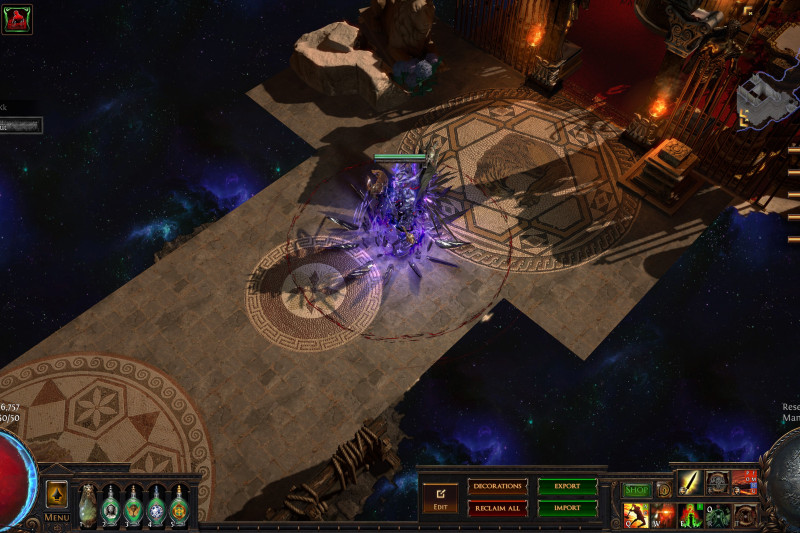Use the blue-gem flask in slot 4
This screenshot has height=533, width=800.
pos(157,505)
